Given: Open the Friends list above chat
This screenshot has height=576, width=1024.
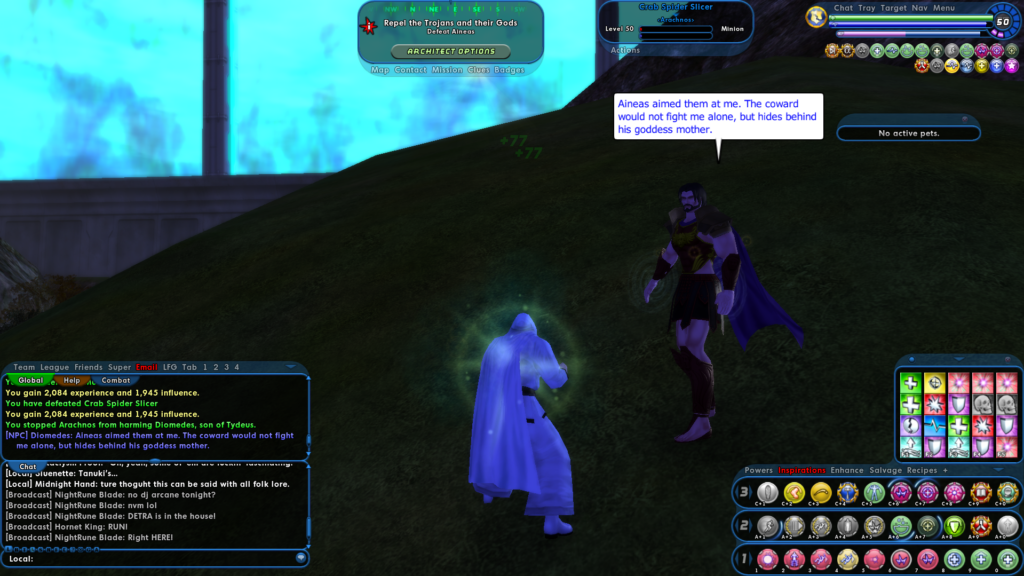Looking at the screenshot, I should coord(88,367).
